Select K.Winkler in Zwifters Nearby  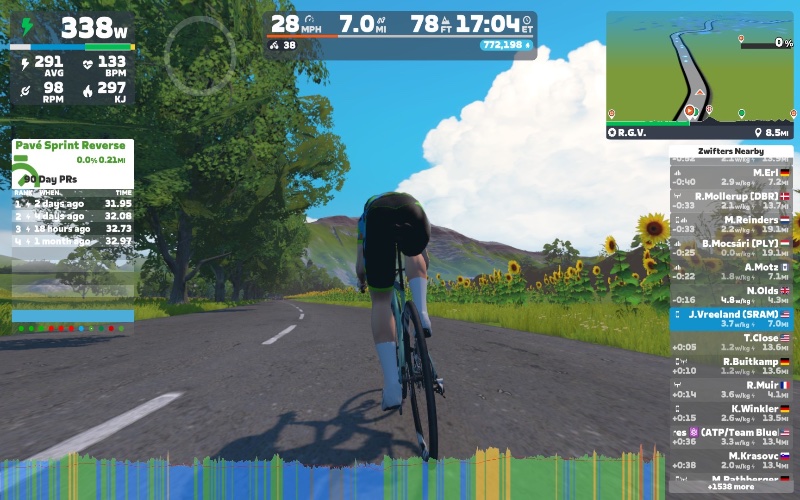click(731, 413)
